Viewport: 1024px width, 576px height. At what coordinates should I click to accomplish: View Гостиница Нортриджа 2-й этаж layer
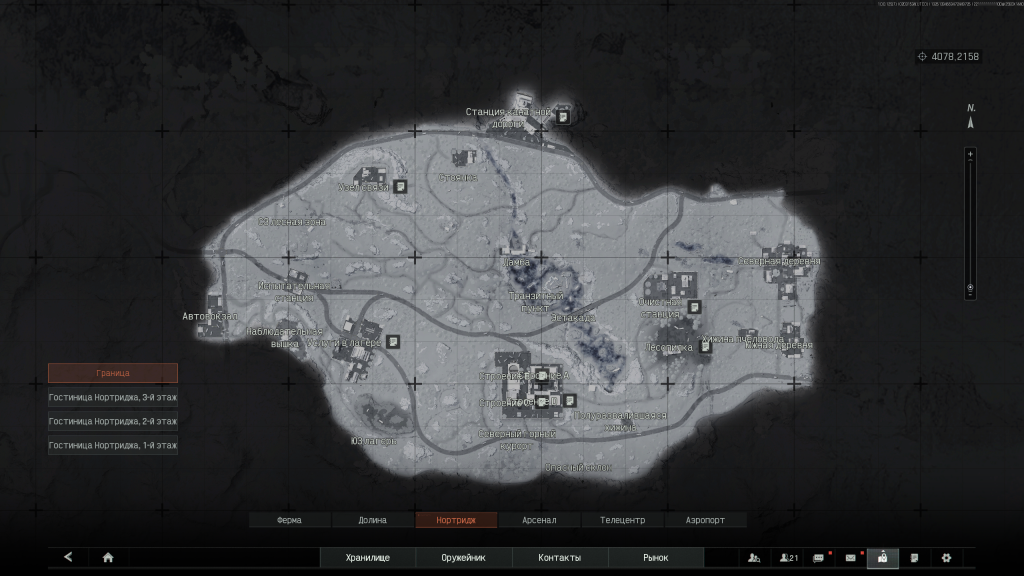click(x=113, y=421)
